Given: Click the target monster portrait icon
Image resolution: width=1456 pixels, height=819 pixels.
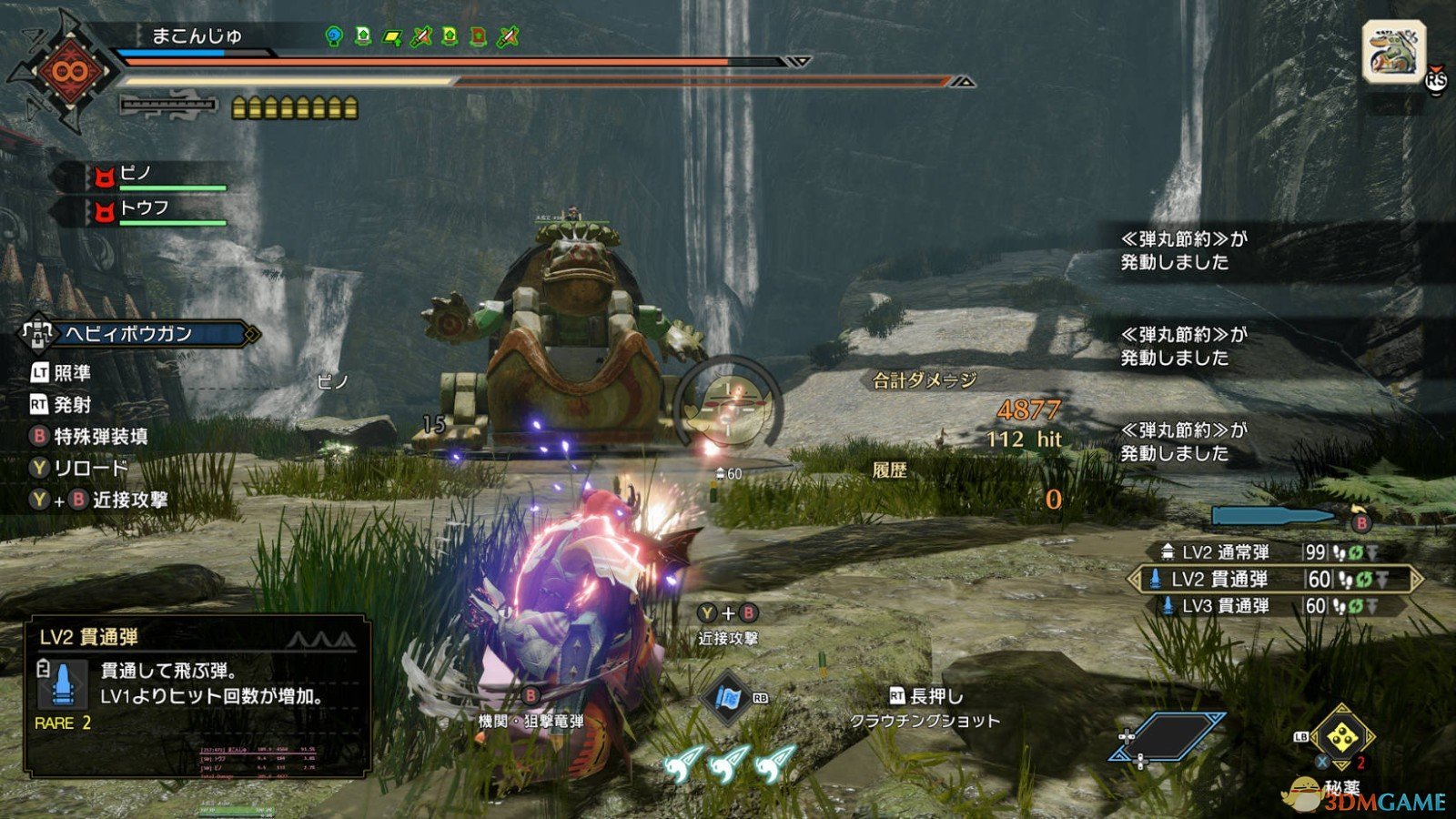Looking at the screenshot, I should point(1393,53).
